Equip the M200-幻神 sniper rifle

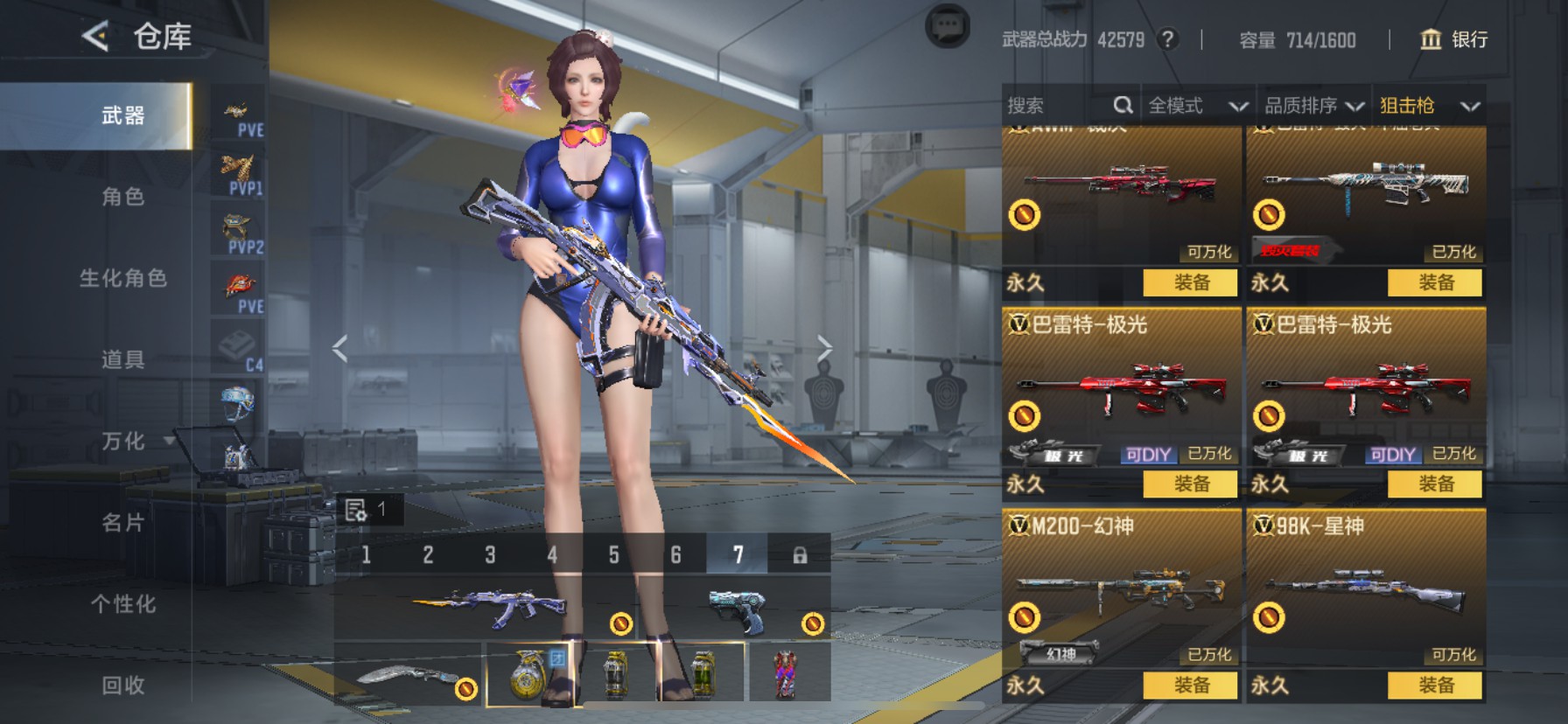coord(1191,686)
